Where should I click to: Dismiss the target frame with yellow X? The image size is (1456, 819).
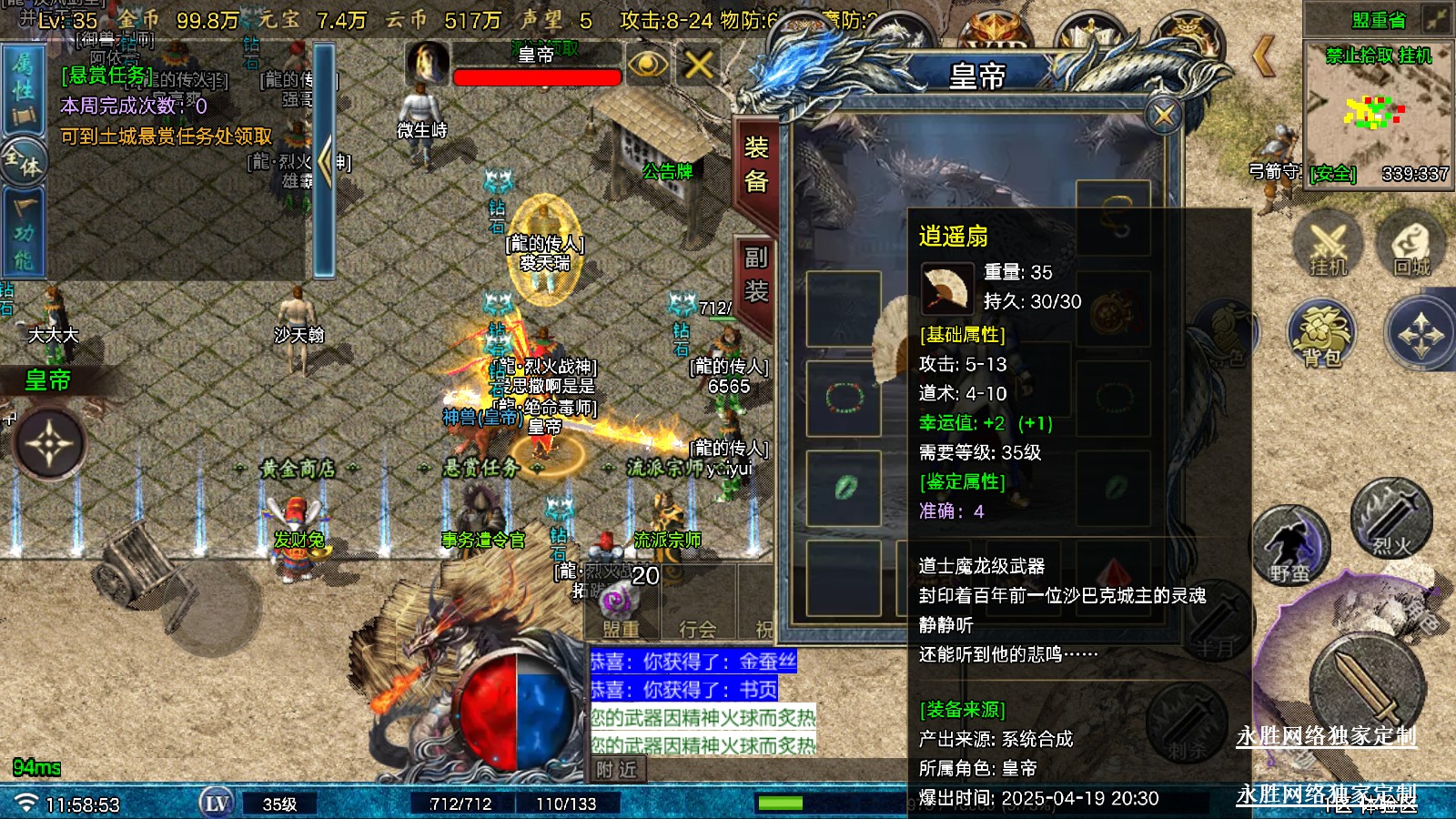pyautogui.click(x=698, y=65)
